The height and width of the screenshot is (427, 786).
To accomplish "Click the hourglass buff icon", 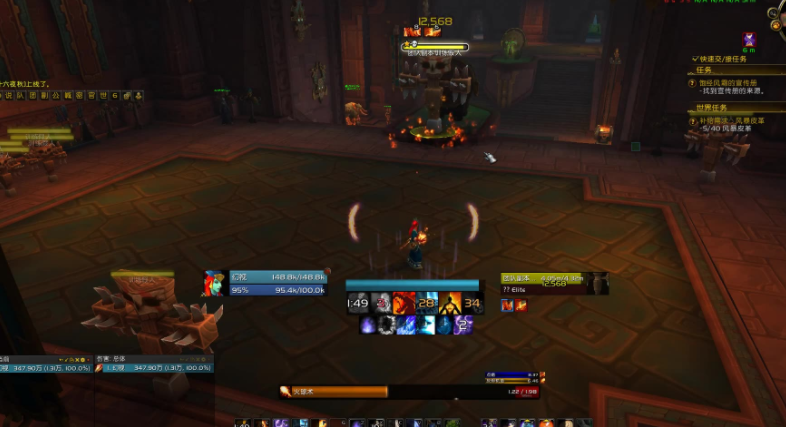I will point(751,40).
